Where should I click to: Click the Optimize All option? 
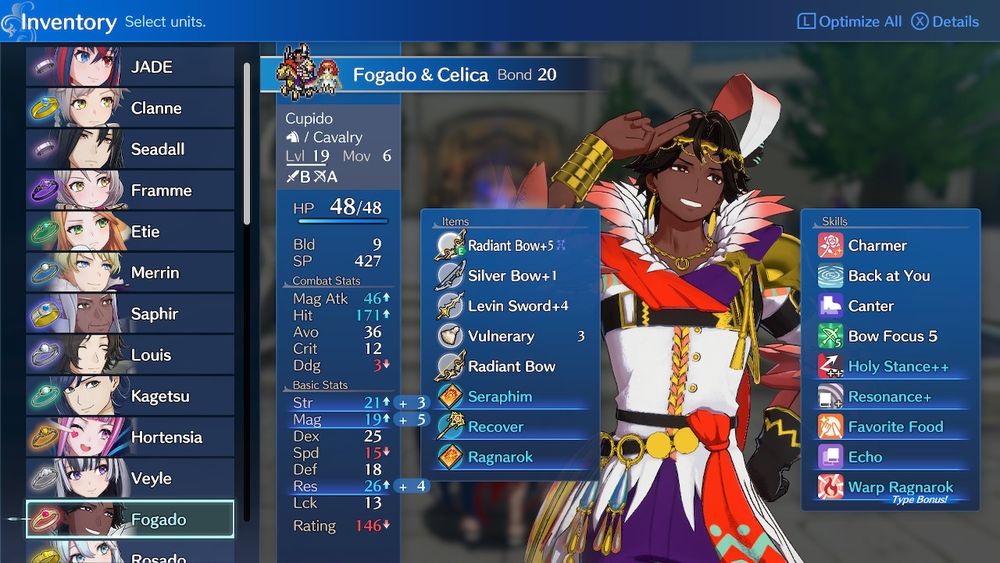click(x=849, y=21)
